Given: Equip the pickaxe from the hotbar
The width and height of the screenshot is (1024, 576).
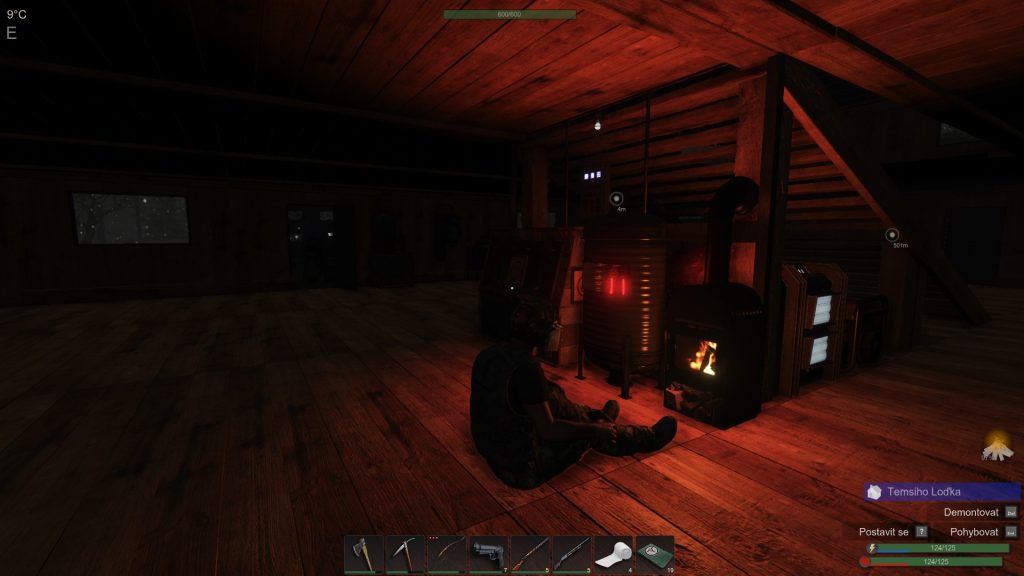Looking at the screenshot, I should 405,553.
